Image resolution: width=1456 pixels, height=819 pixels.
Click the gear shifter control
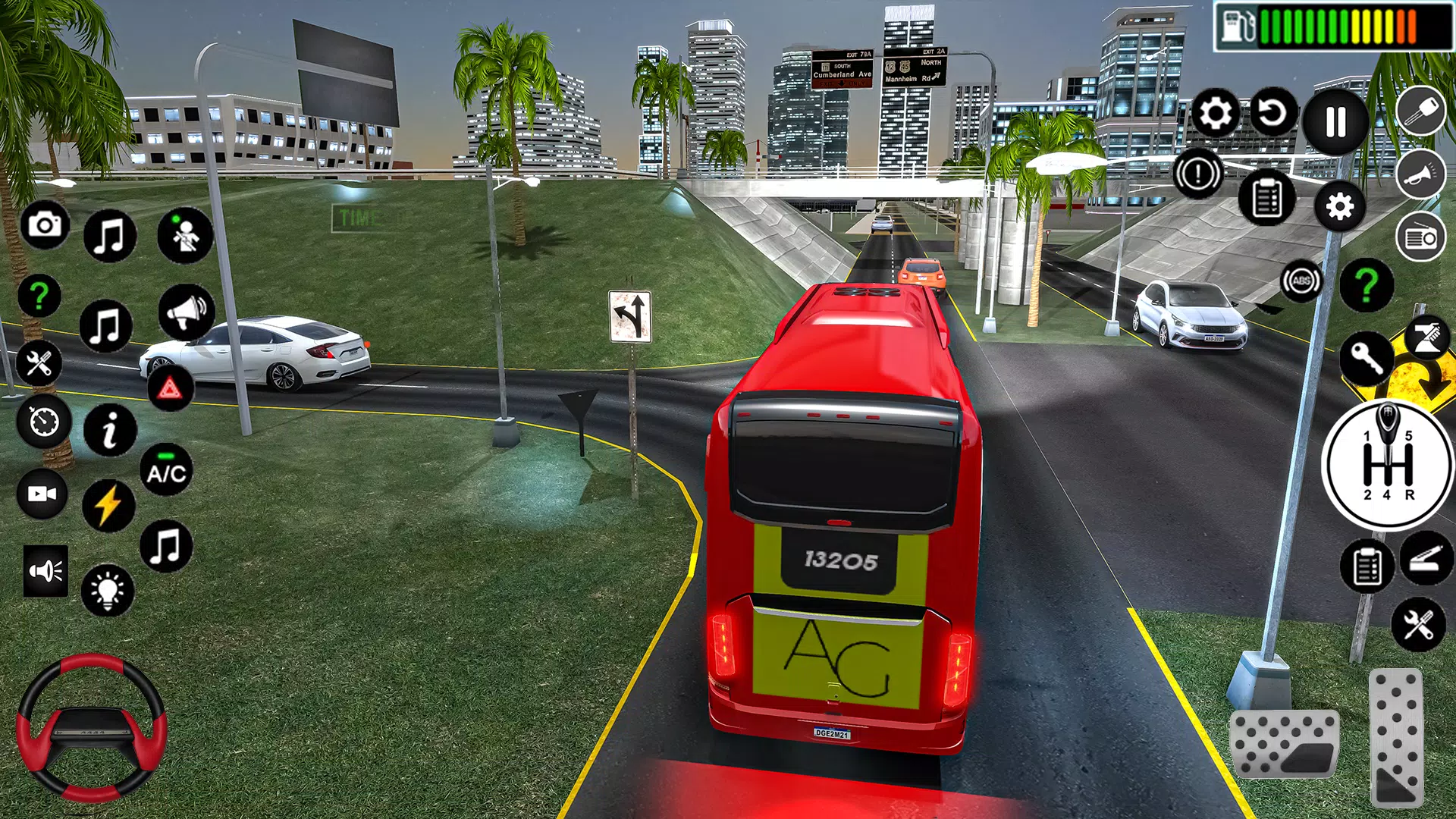[x=1388, y=464]
